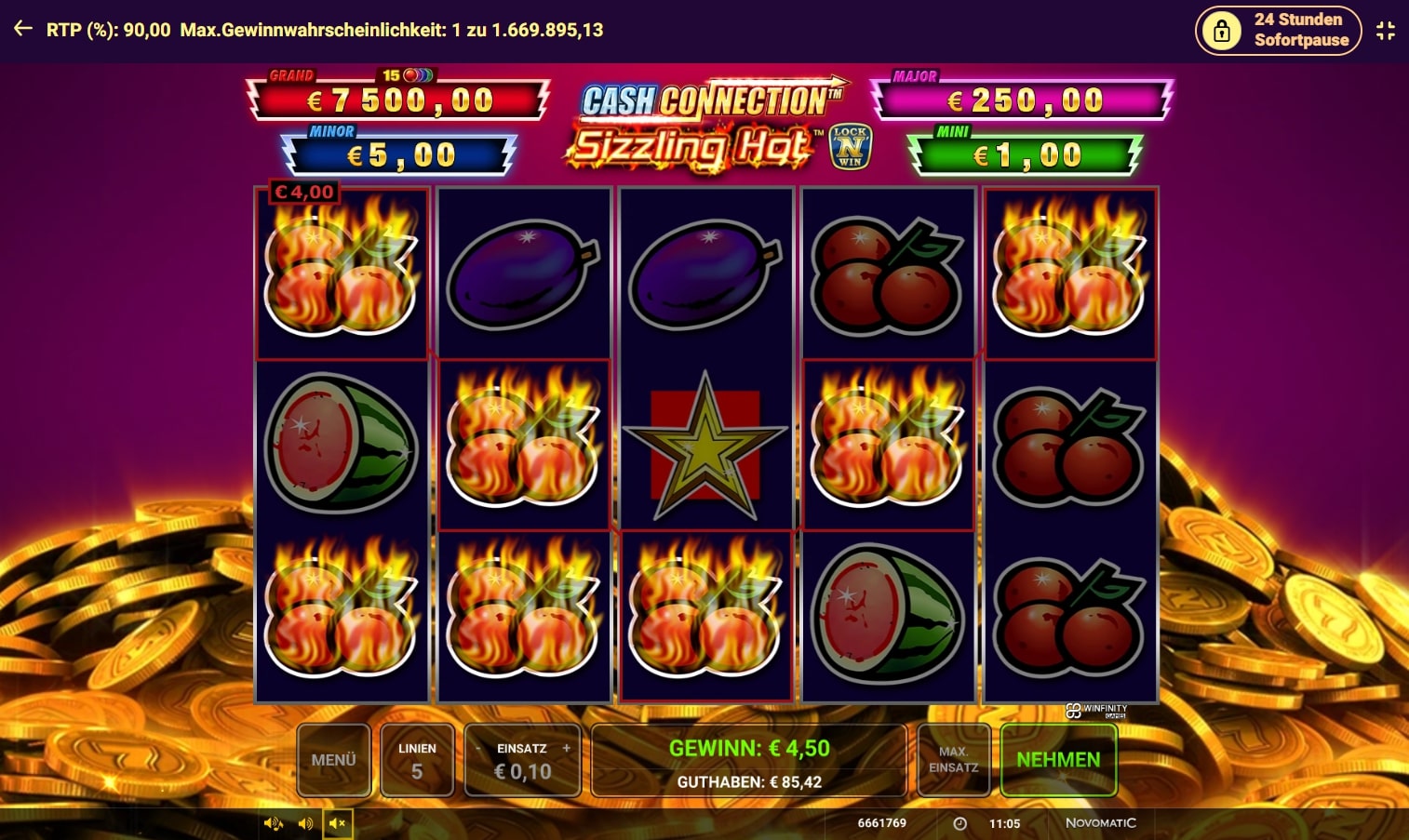Activate MAX. EINSATZ
This screenshot has height=840, width=1409.
pyautogui.click(x=953, y=759)
